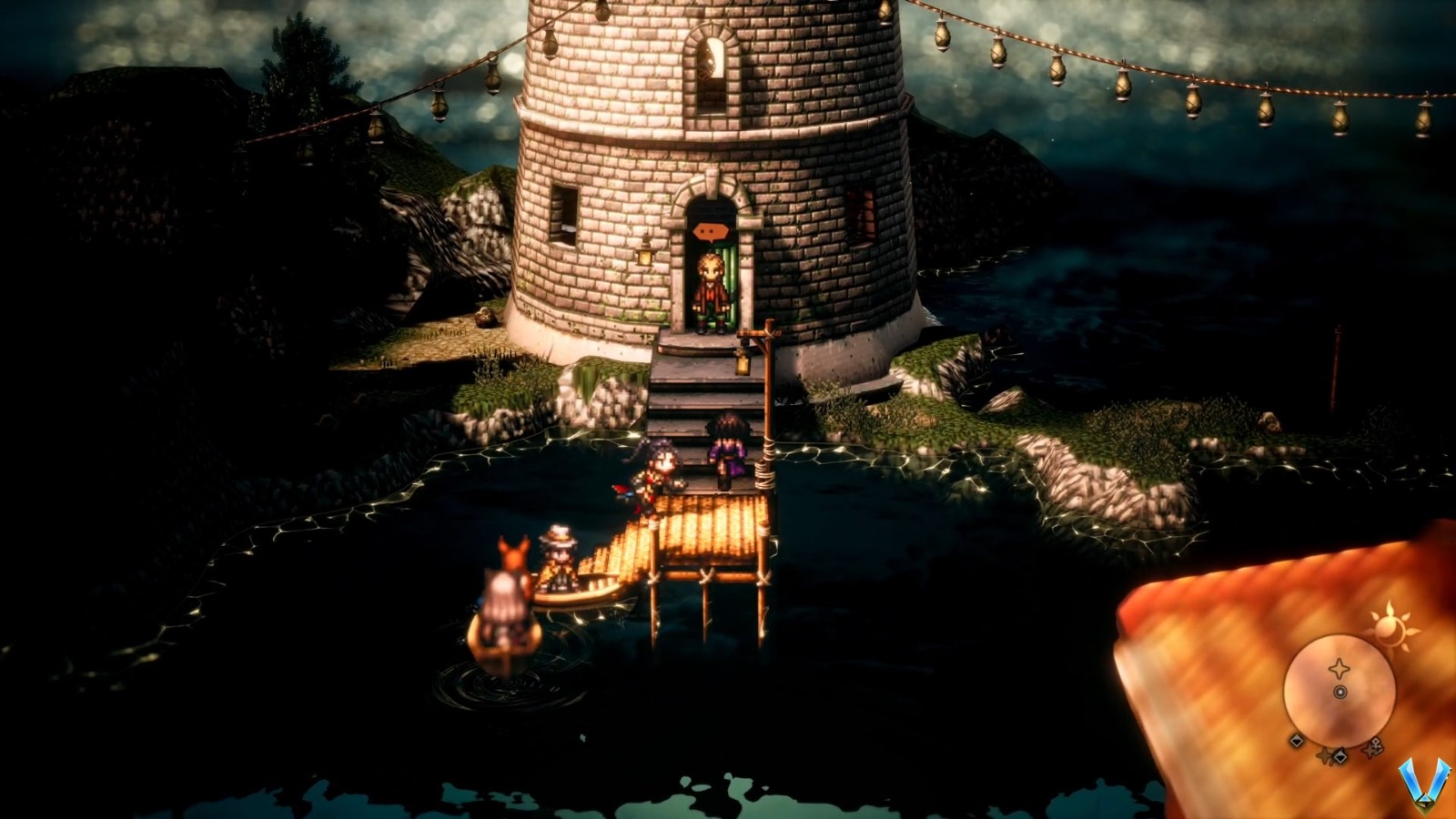Click the small star icon next to the anchor marker
1456x819 pixels.
tap(1370, 752)
